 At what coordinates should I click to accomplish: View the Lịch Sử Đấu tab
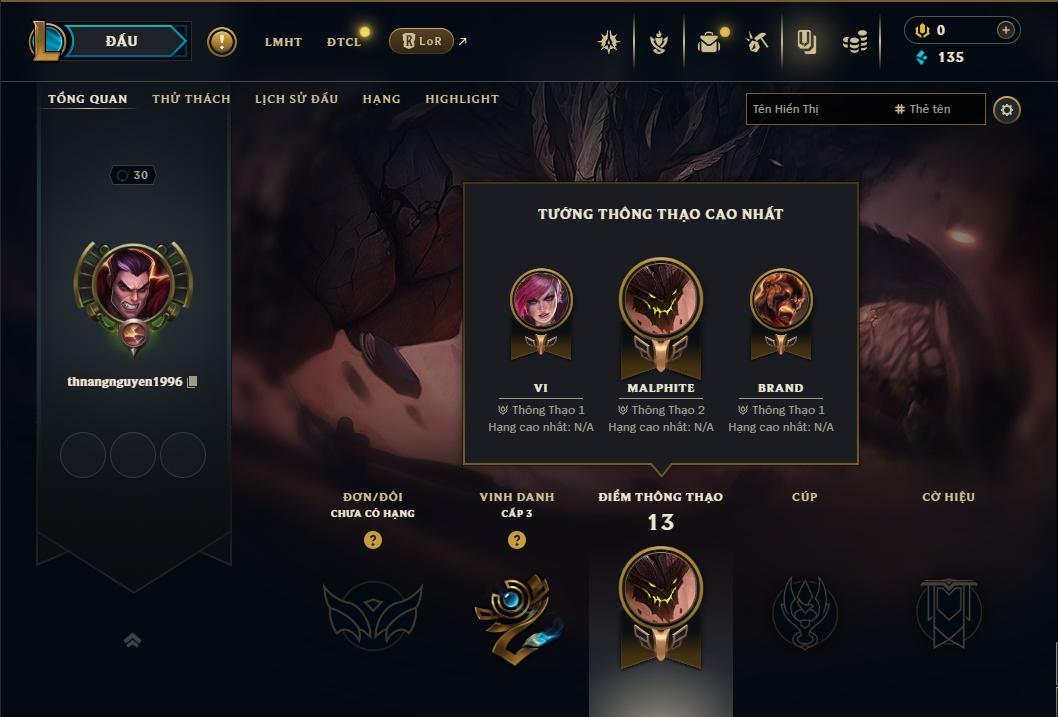pos(296,99)
